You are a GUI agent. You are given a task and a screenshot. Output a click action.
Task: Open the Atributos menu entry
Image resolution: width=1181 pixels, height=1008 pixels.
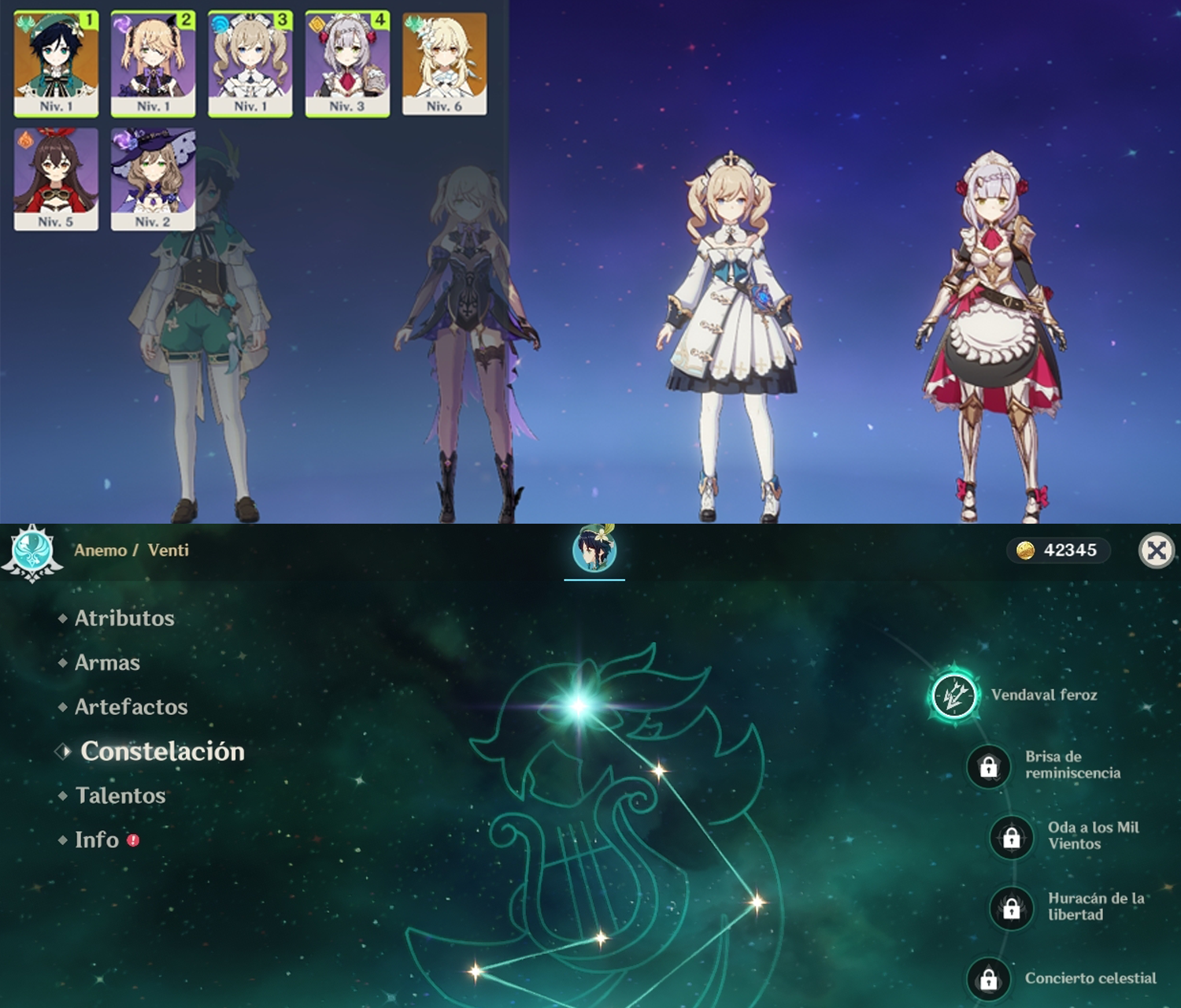pos(124,618)
